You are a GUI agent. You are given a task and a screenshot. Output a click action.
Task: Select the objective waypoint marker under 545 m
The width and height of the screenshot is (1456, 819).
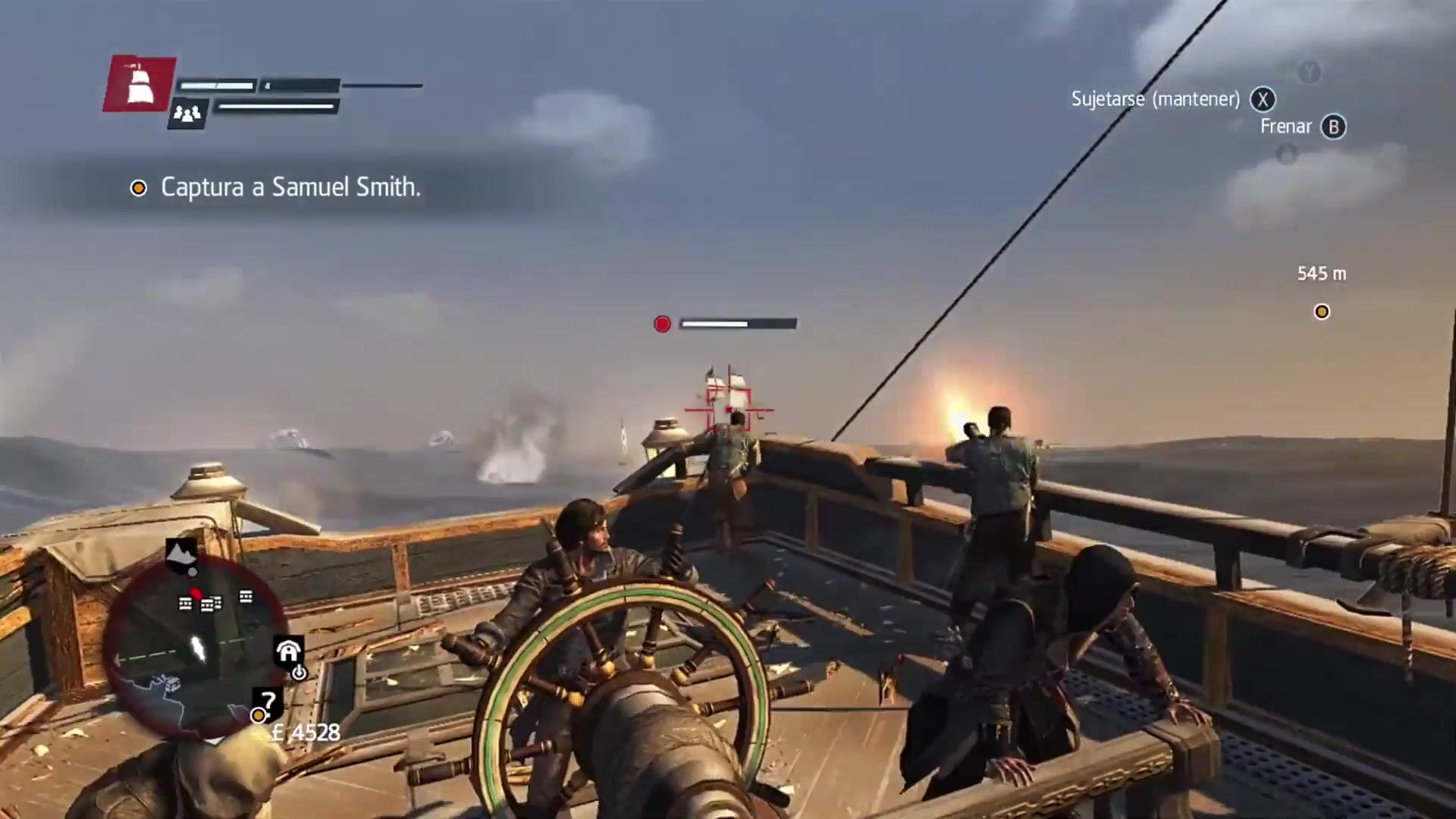coord(1322,312)
